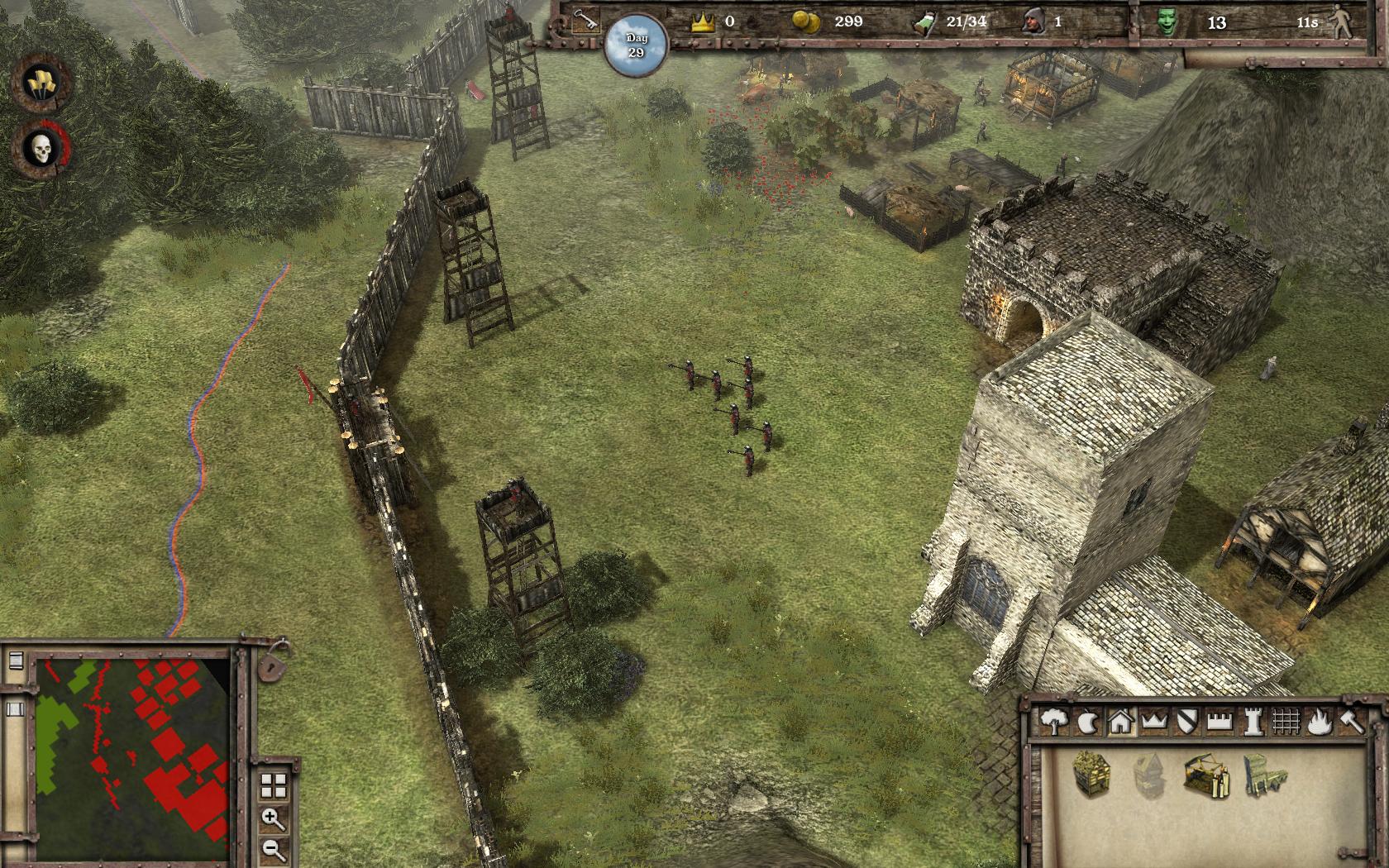Open the castle tower tab

pyautogui.click(x=1253, y=722)
